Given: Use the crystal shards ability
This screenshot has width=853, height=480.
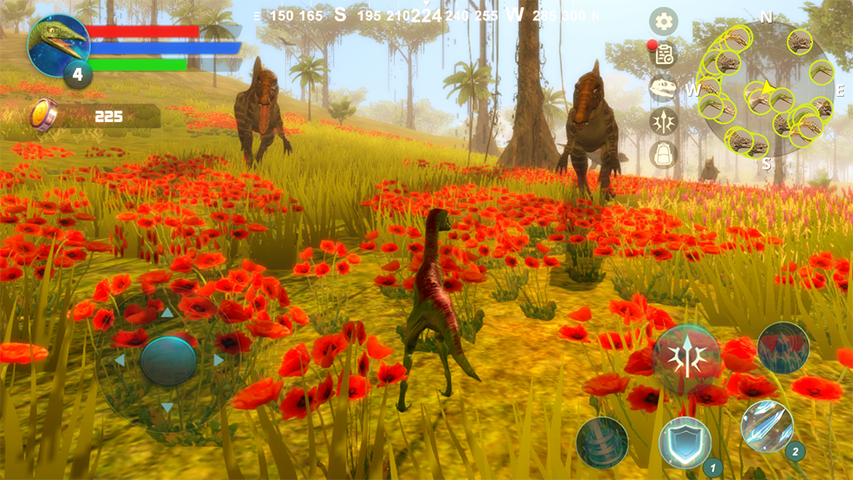Looking at the screenshot, I should pyautogui.click(x=767, y=426).
